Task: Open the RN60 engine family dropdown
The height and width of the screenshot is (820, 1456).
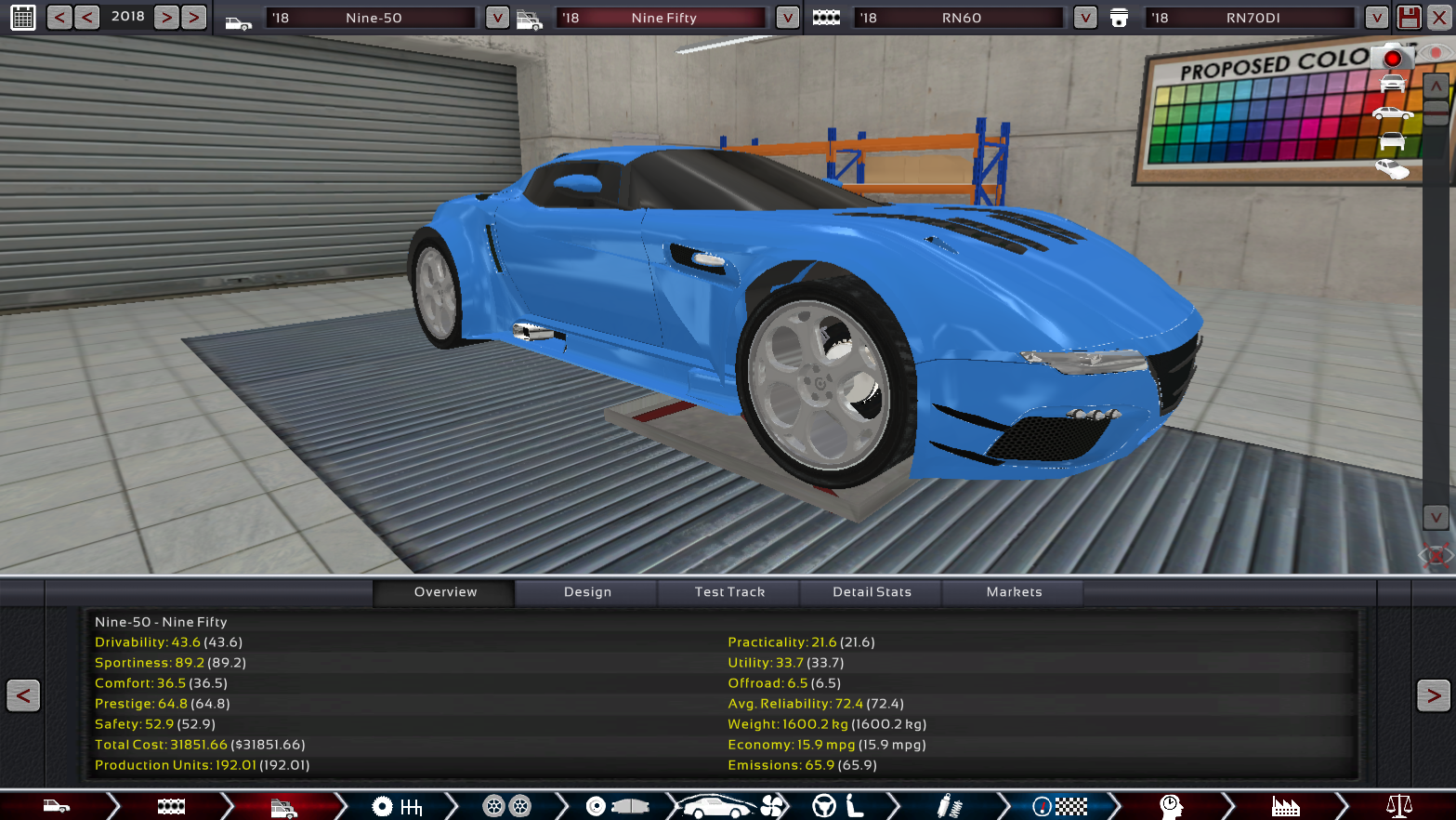Action: (x=1084, y=18)
